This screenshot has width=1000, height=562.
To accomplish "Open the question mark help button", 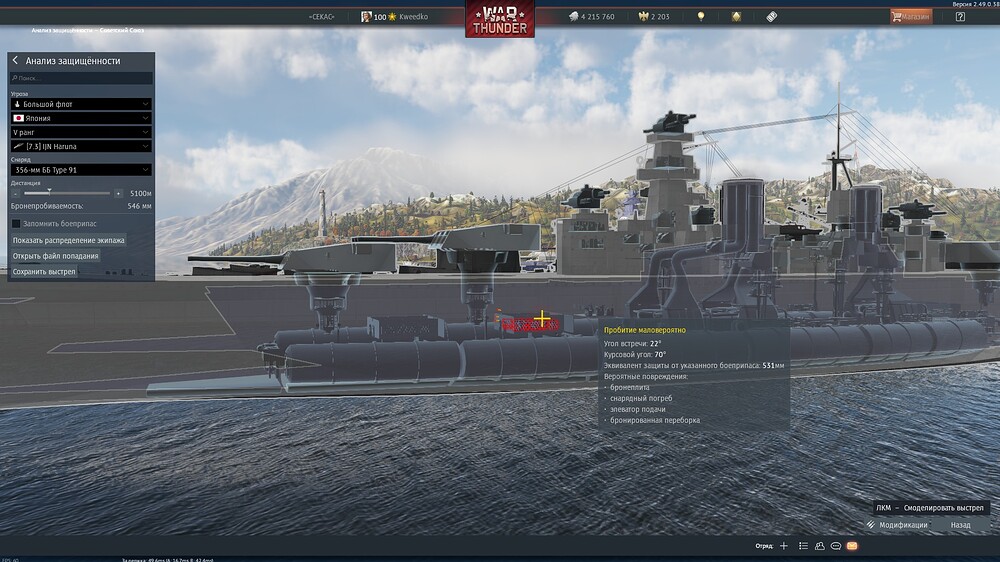I will tap(960, 17).
